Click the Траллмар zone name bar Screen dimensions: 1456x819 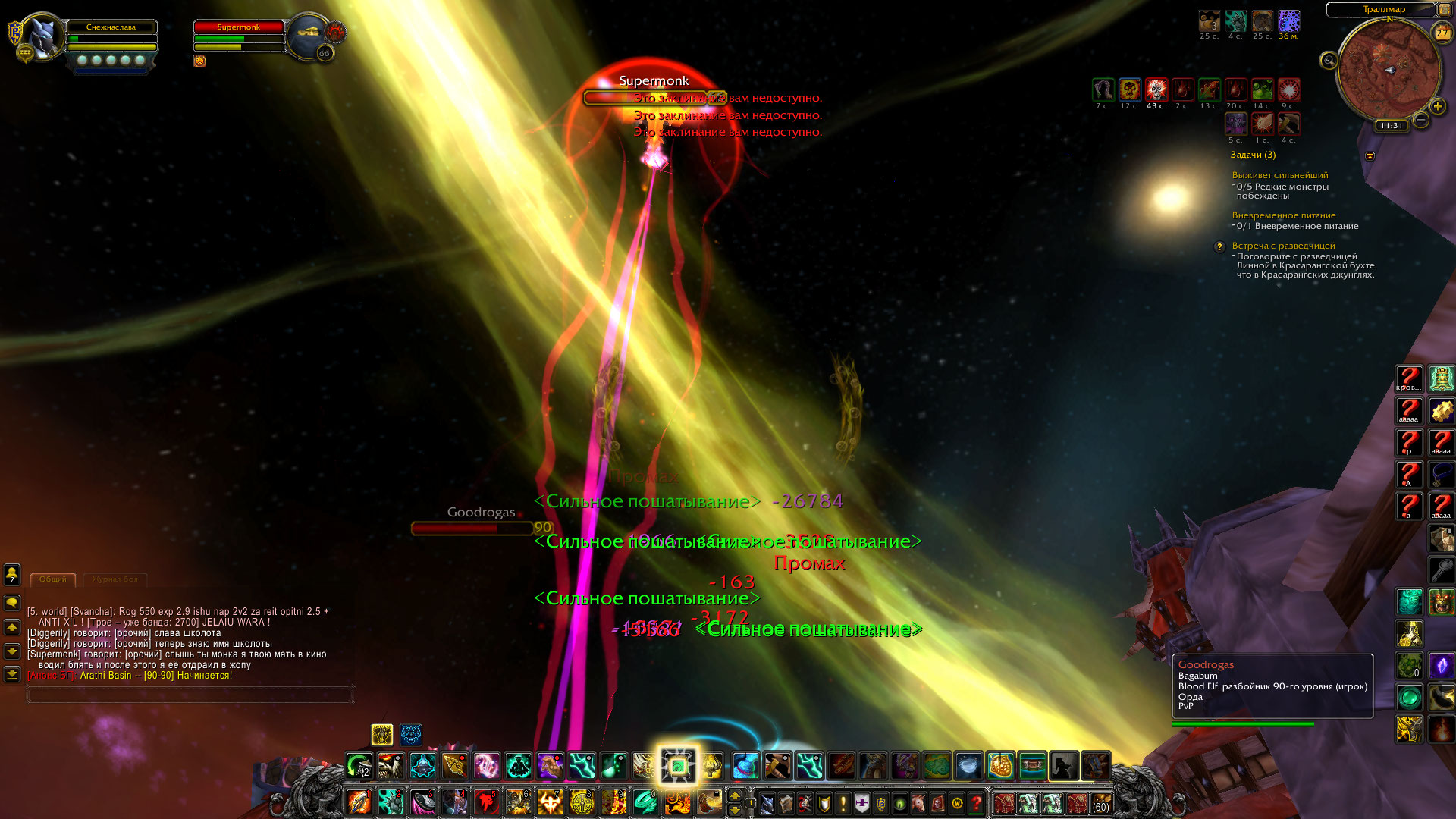click(x=1383, y=9)
